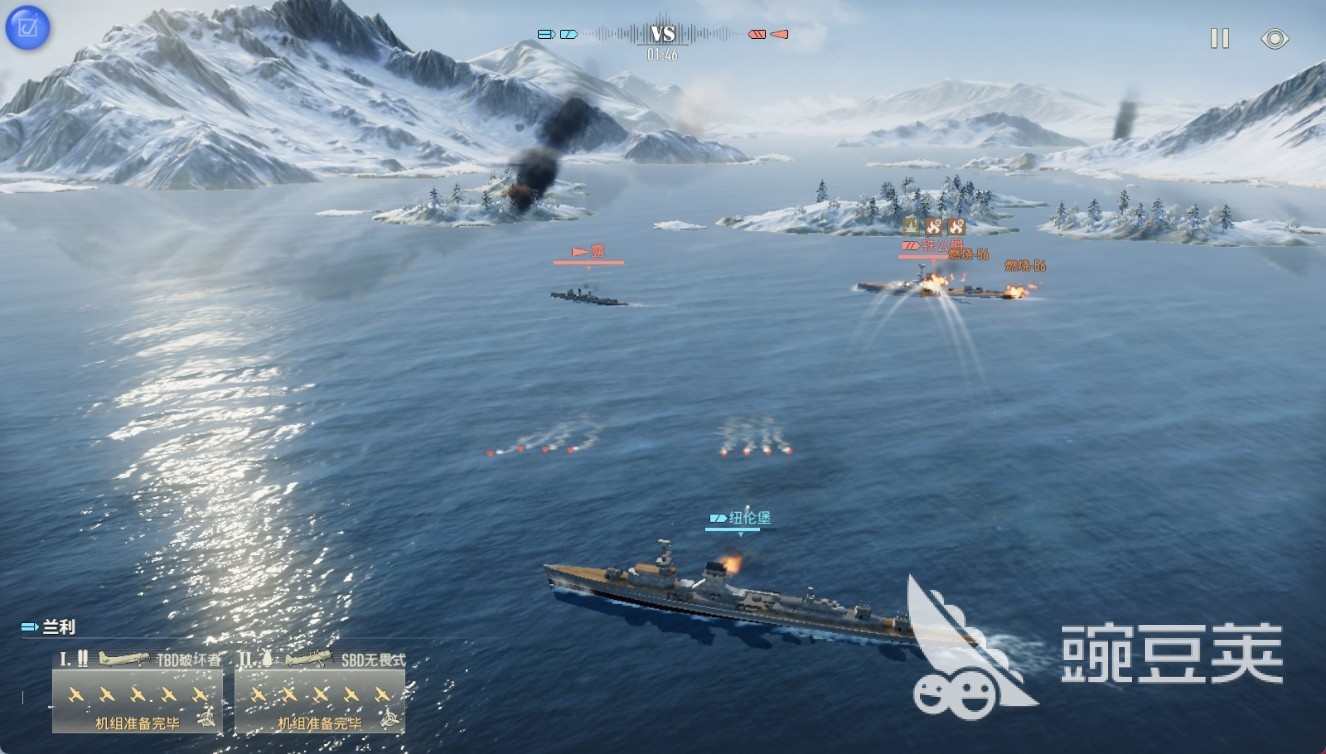
Task: Select the 兰利 carrier label
Action: tap(50, 628)
